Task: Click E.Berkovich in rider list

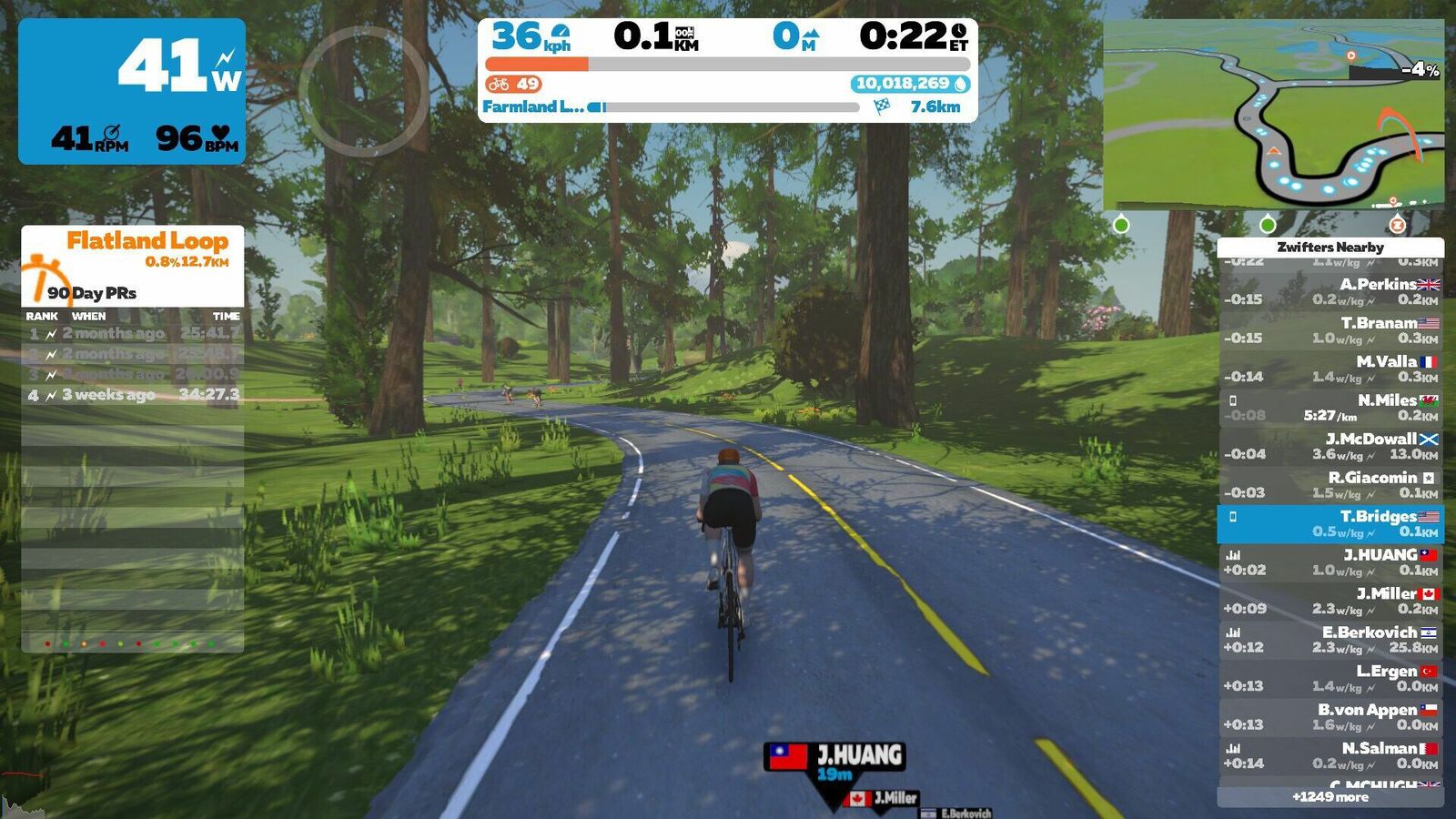Action: tap(1330, 640)
